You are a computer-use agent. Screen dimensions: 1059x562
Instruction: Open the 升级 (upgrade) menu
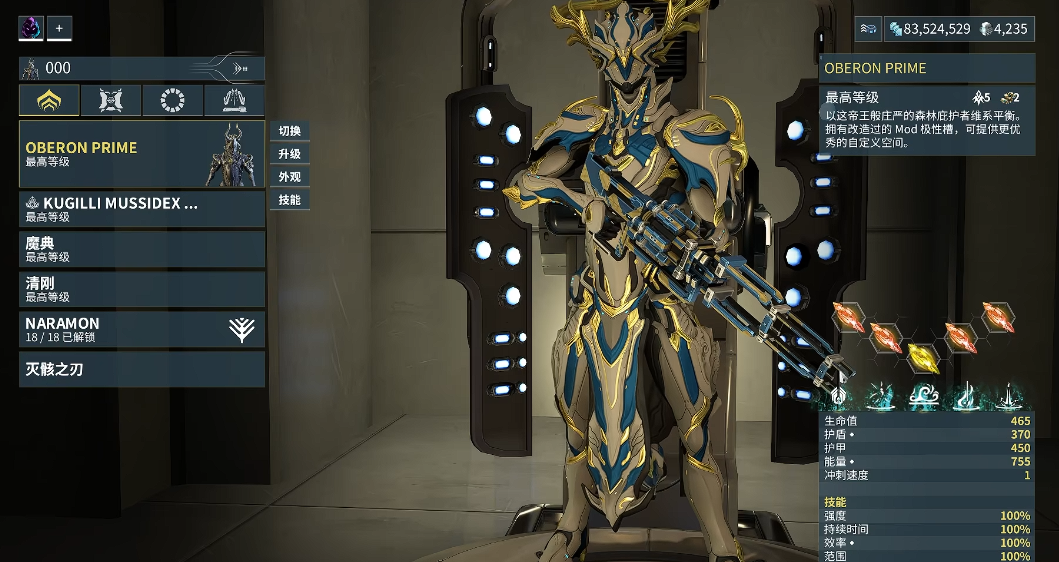tap(290, 154)
